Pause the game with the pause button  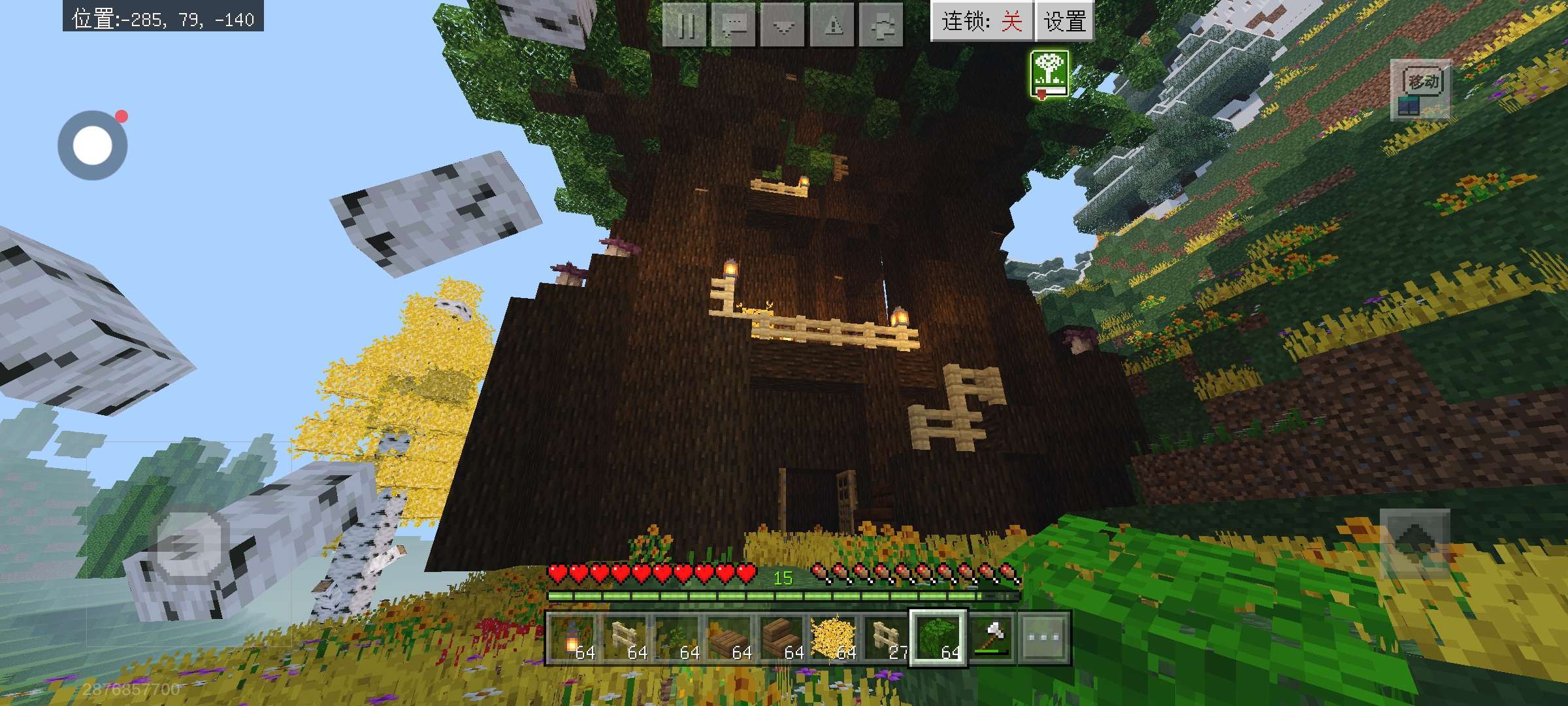point(685,26)
